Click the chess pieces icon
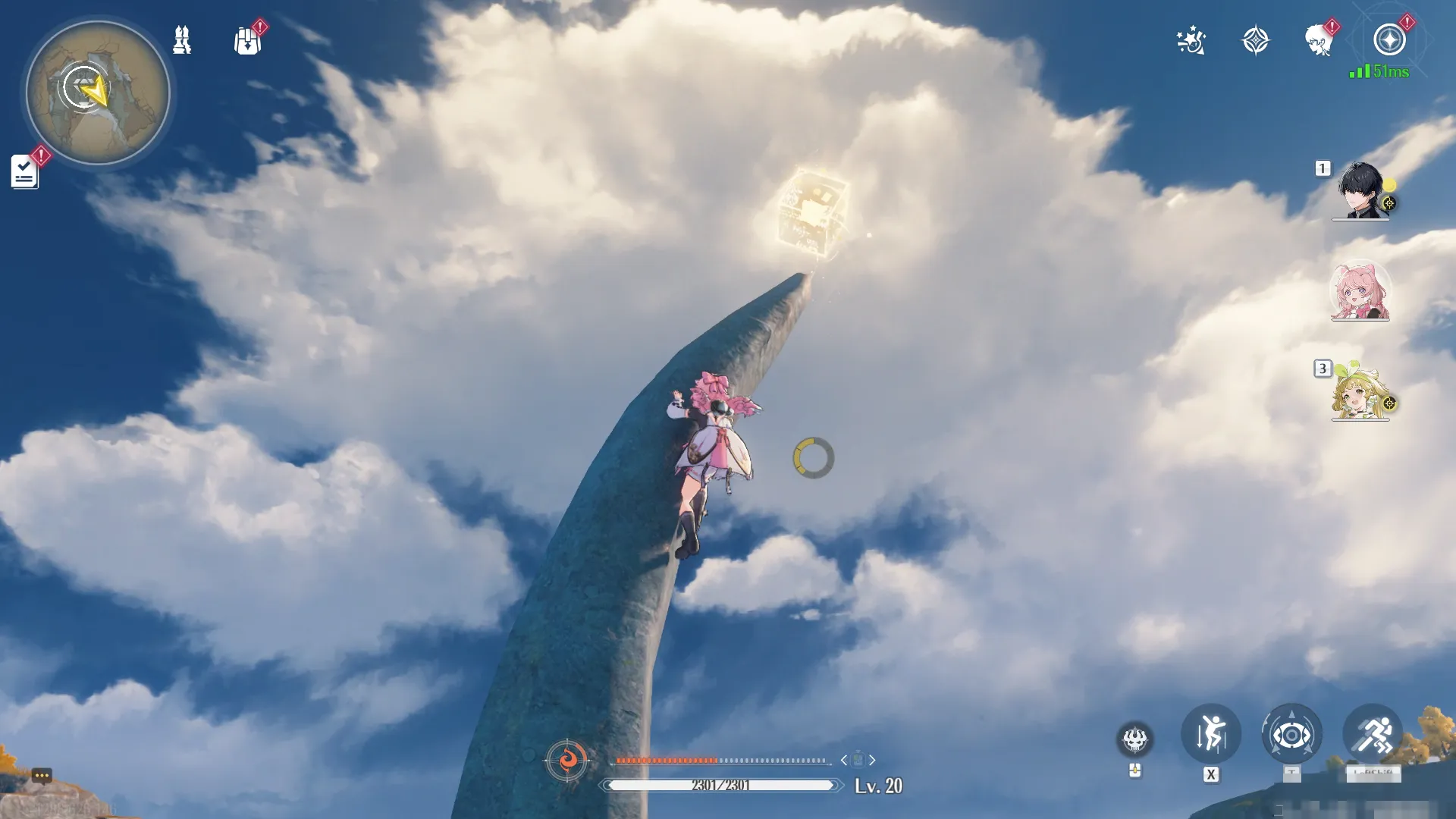The height and width of the screenshot is (819, 1456). click(x=182, y=39)
